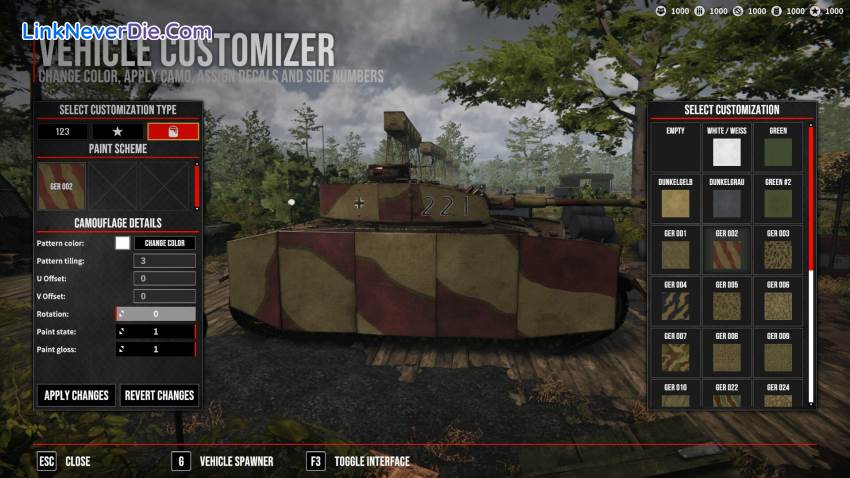
Task: Revert changes to the vehicle
Action: click(x=159, y=395)
